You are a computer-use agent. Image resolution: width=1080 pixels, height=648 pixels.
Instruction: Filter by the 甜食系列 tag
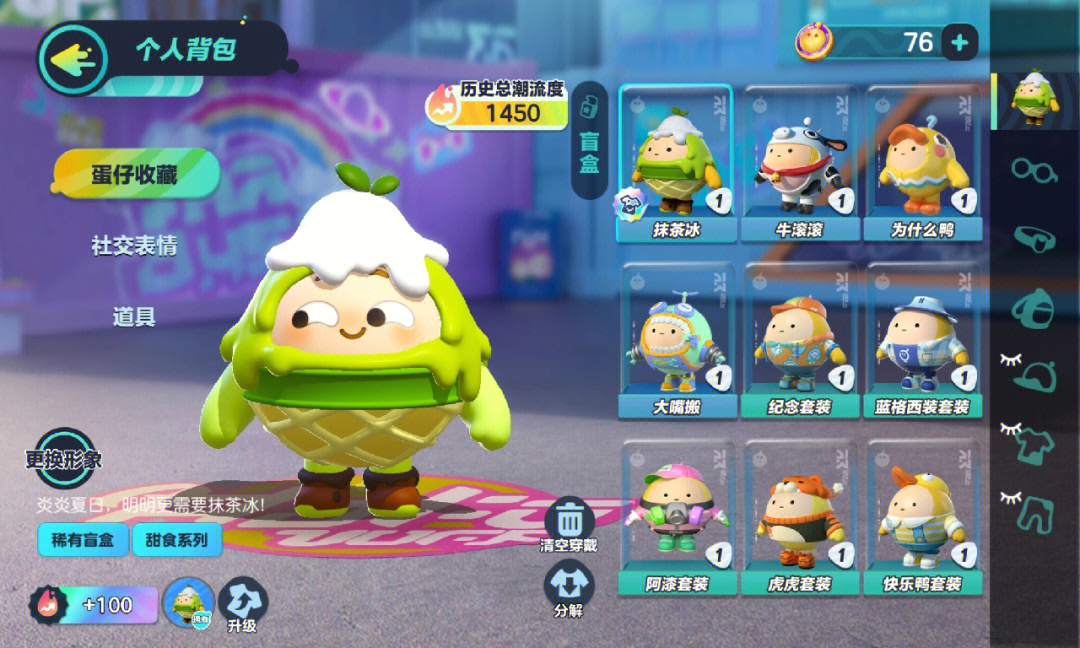pos(176,541)
